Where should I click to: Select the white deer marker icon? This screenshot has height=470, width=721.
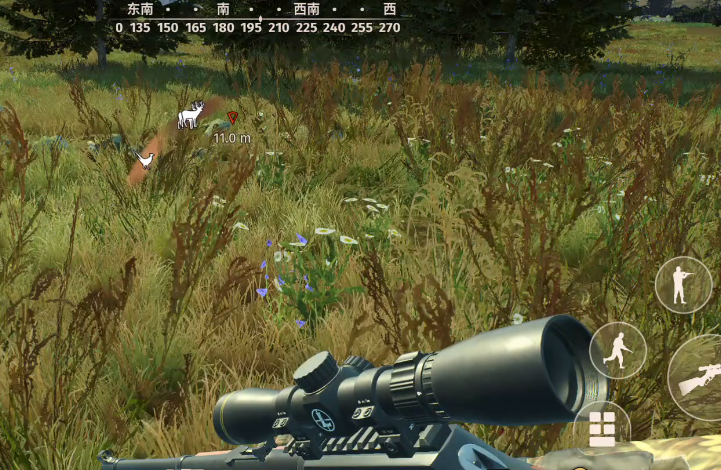[x=190, y=115]
